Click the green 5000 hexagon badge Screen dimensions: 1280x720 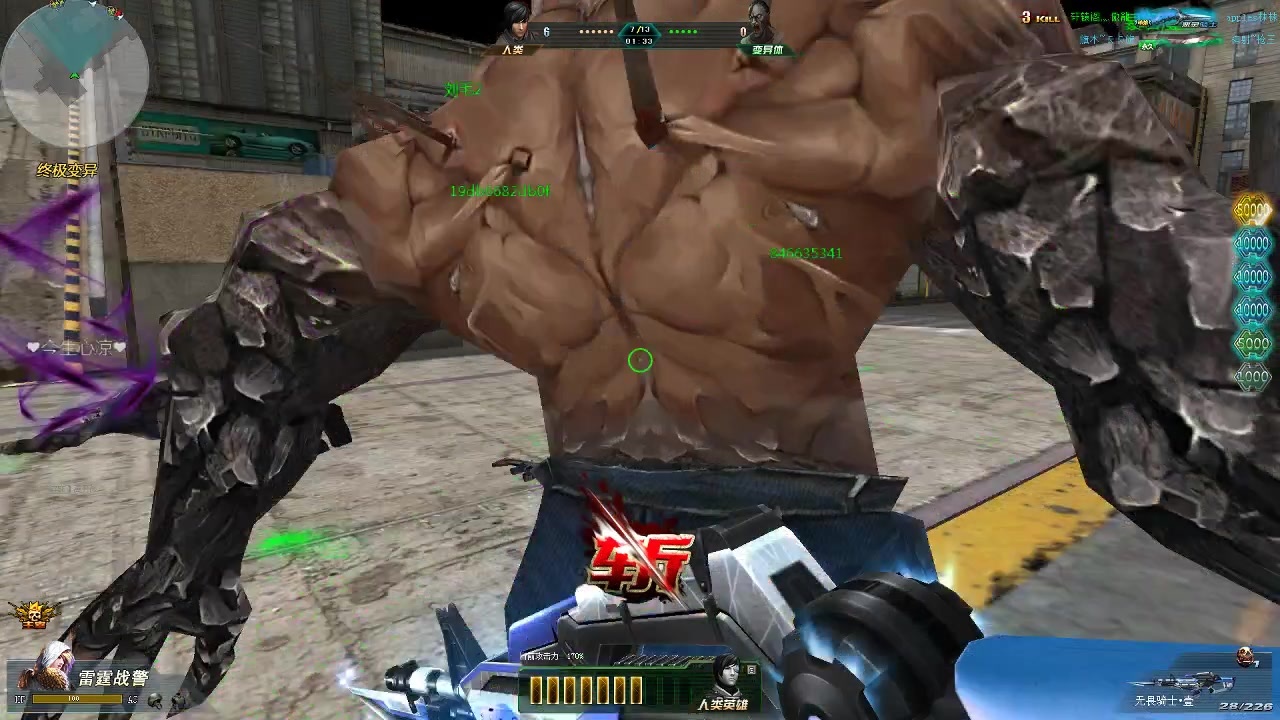[1252, 343]
